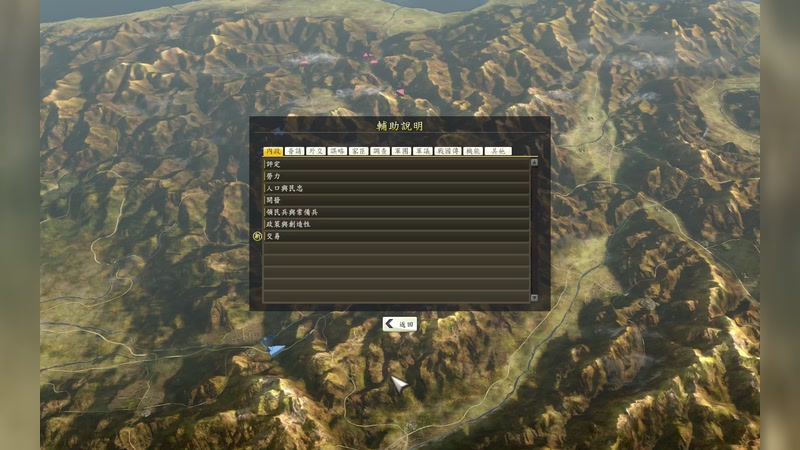Select the 其他 tab
The height and width of the screenshot is (450, 800).
pos(497,151)
